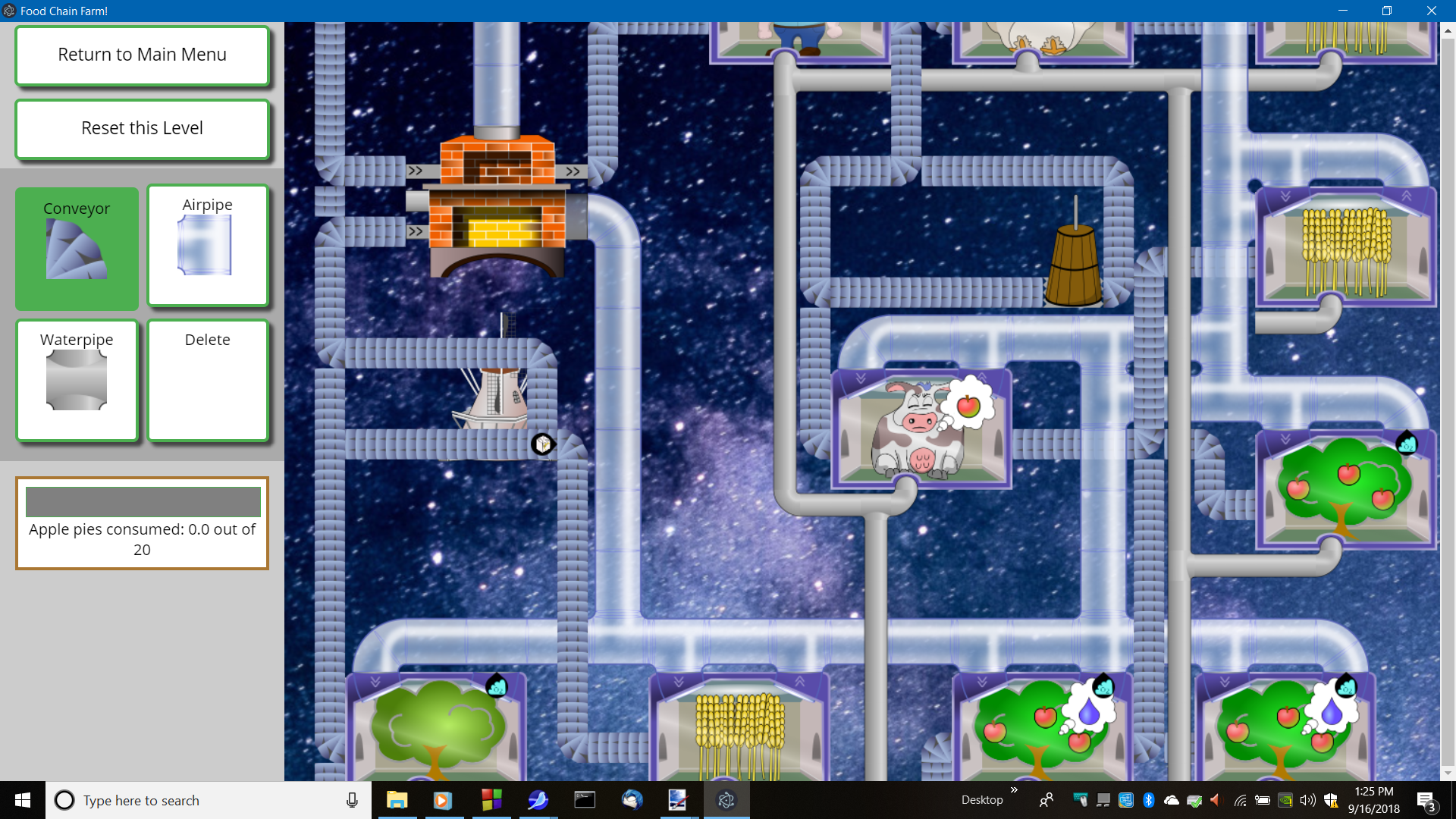Select the Conveyor building tool
Screen dimensions: 1456x819
click(77, 247)
